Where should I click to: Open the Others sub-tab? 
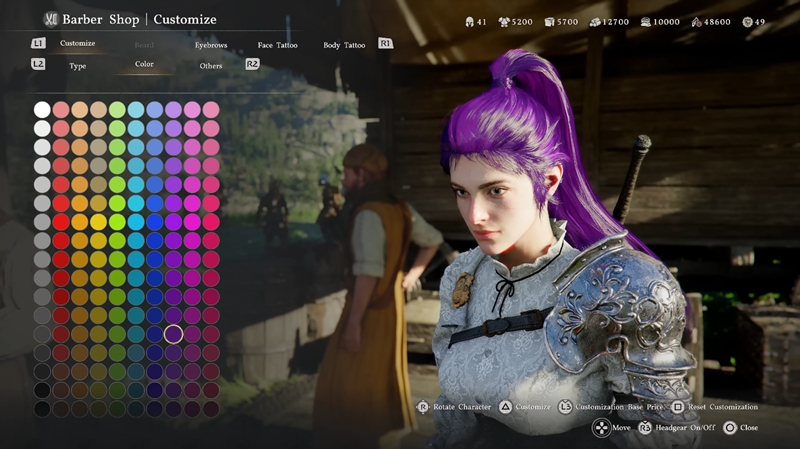(211, 66)
